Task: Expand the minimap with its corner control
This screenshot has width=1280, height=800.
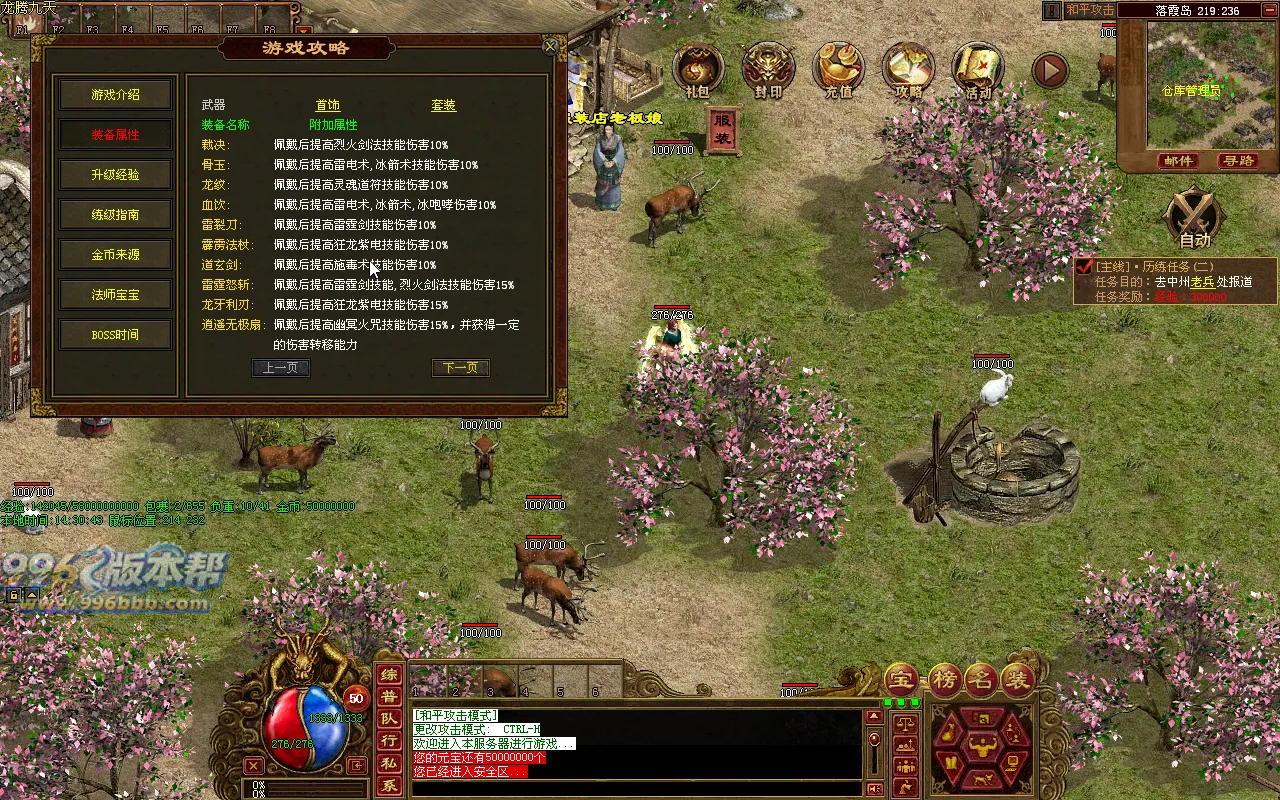Action: click(x=1268, y=10)
